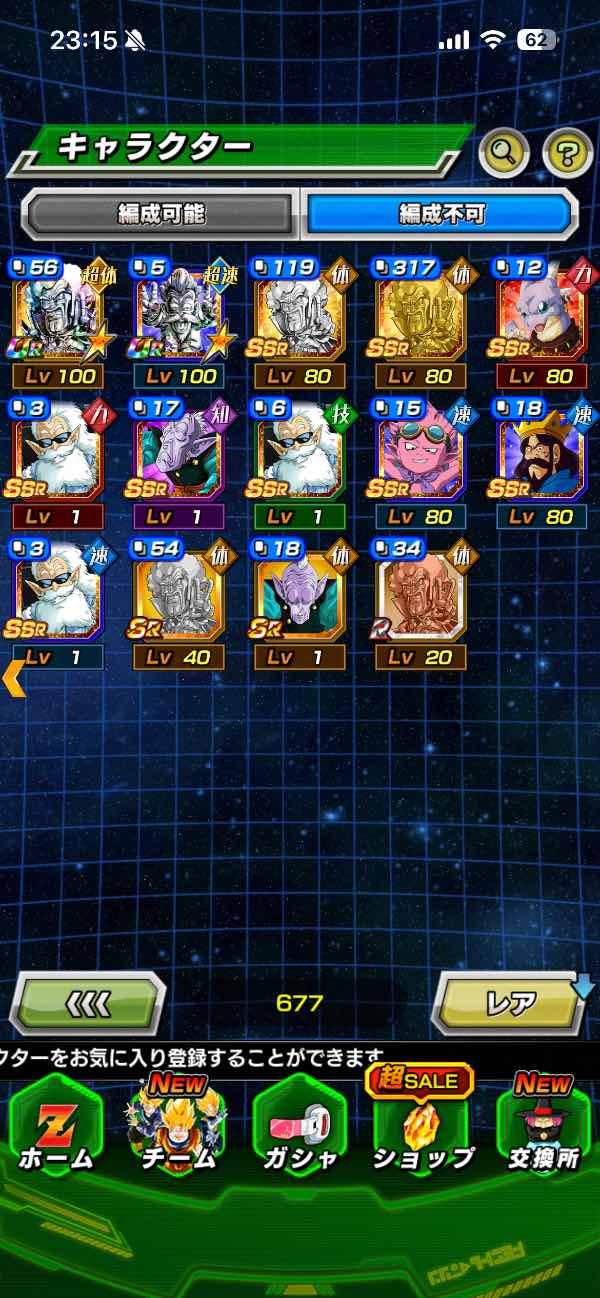Open the ガシャ summon menu
600x1298 pixels.
(x=300, y=1130)
